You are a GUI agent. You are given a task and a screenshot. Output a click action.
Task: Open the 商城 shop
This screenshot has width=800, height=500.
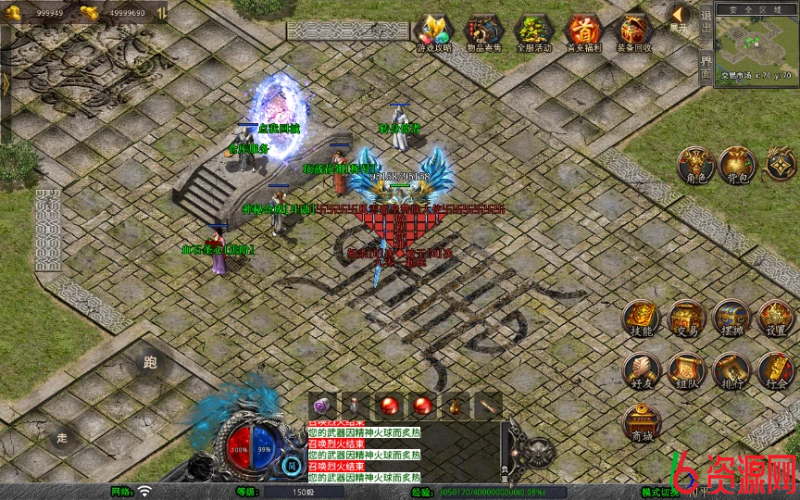pyautogui.click(x=641, y=424)
